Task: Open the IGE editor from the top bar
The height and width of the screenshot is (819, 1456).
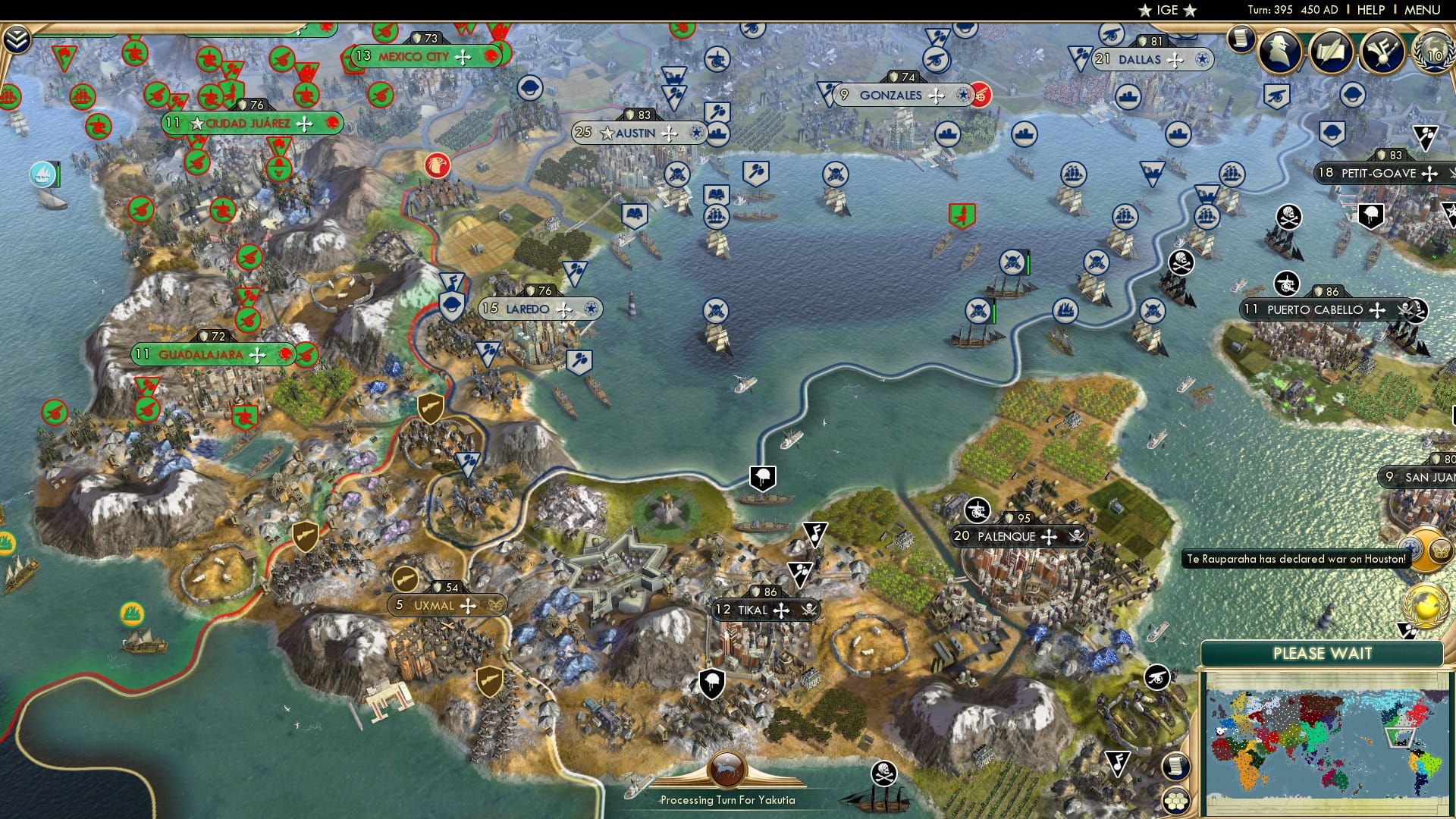Action: pos(1168,10)
